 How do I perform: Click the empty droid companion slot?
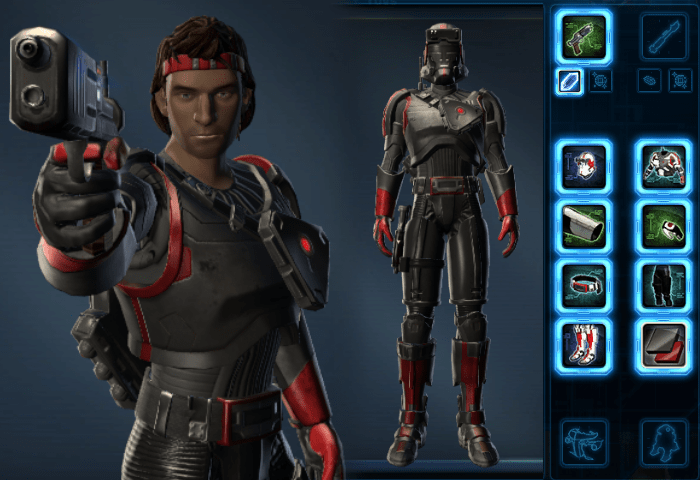(662, 441)
